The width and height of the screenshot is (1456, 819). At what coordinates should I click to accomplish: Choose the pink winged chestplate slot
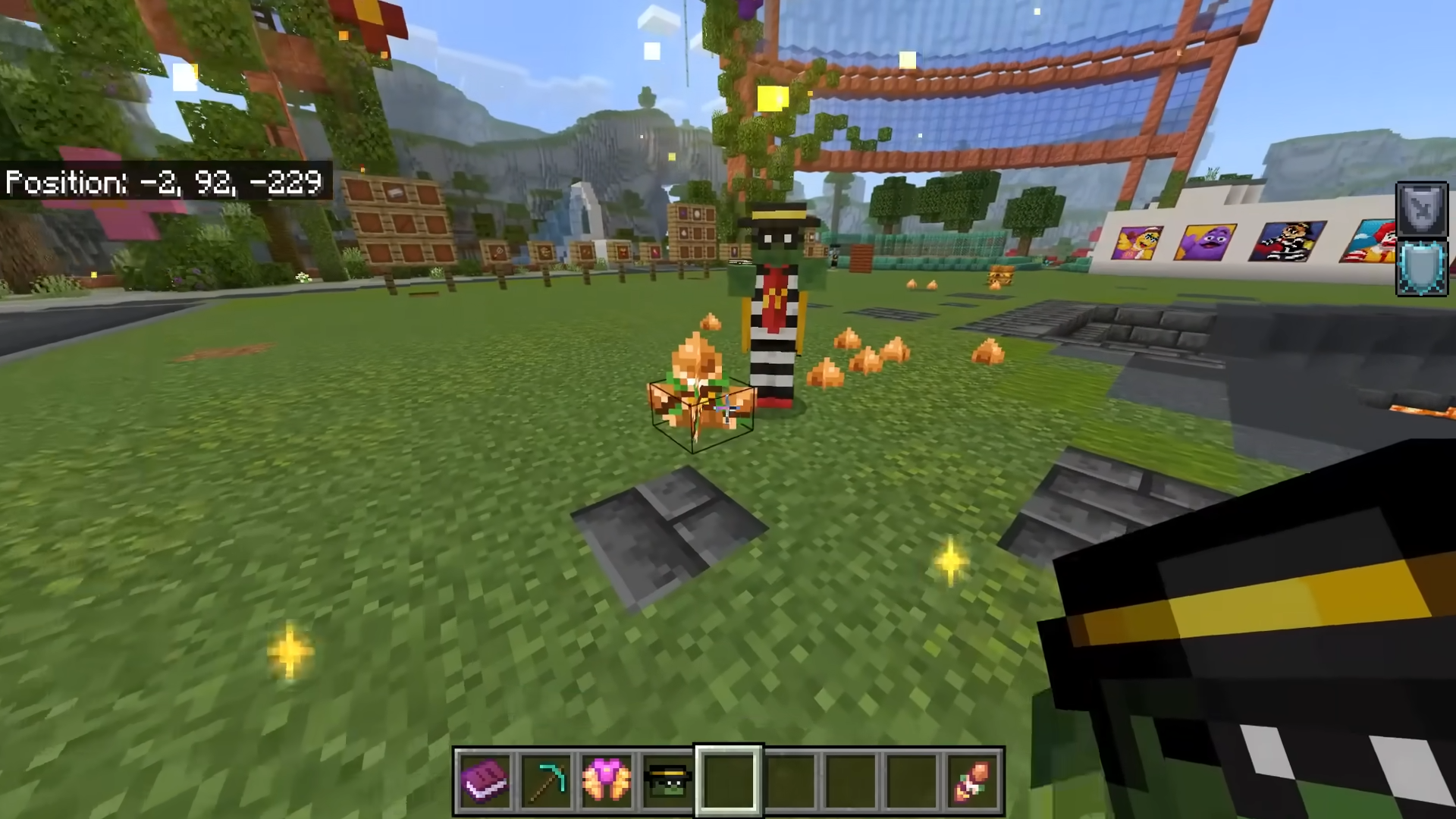pyautogui.click(x=607, y=780)
